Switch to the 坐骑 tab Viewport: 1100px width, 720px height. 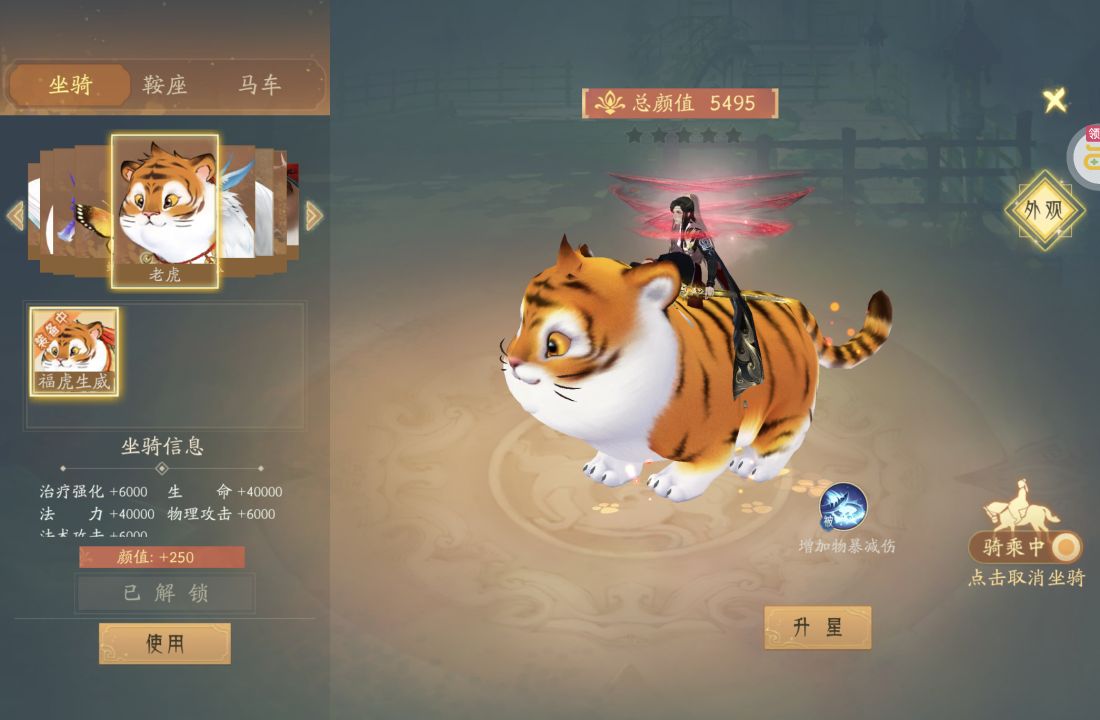70,86
